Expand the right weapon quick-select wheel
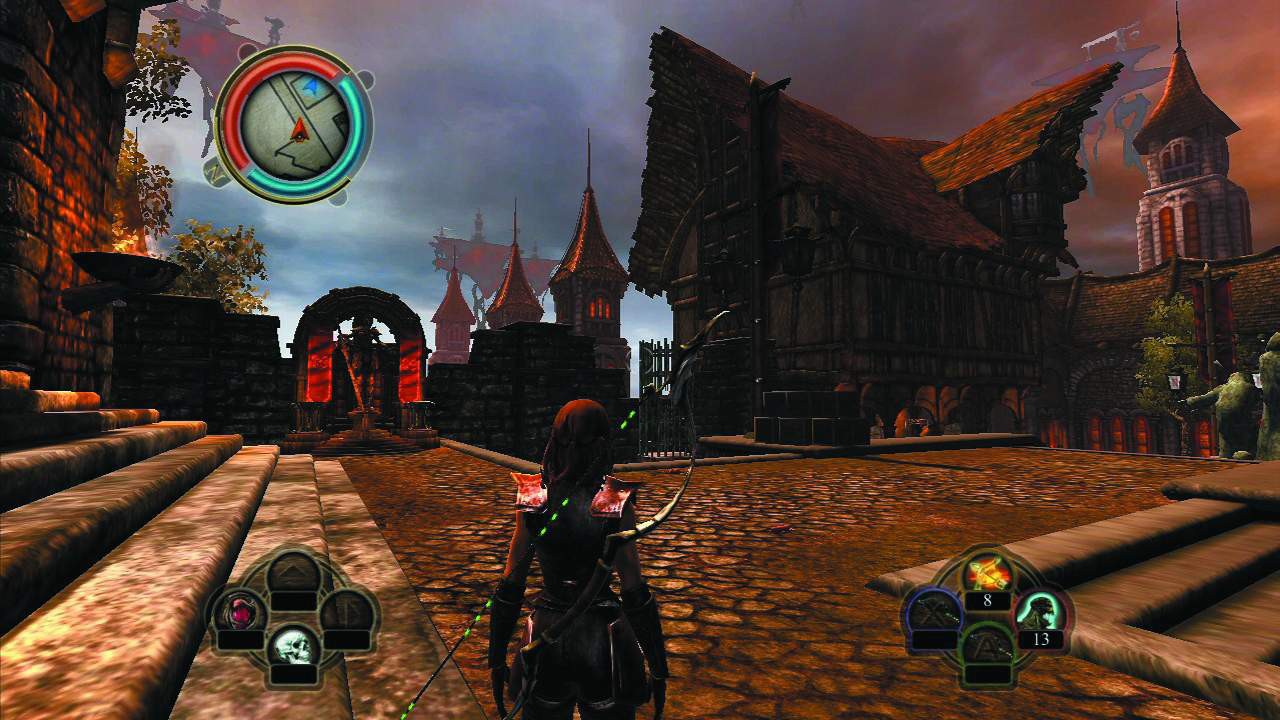 988,610
